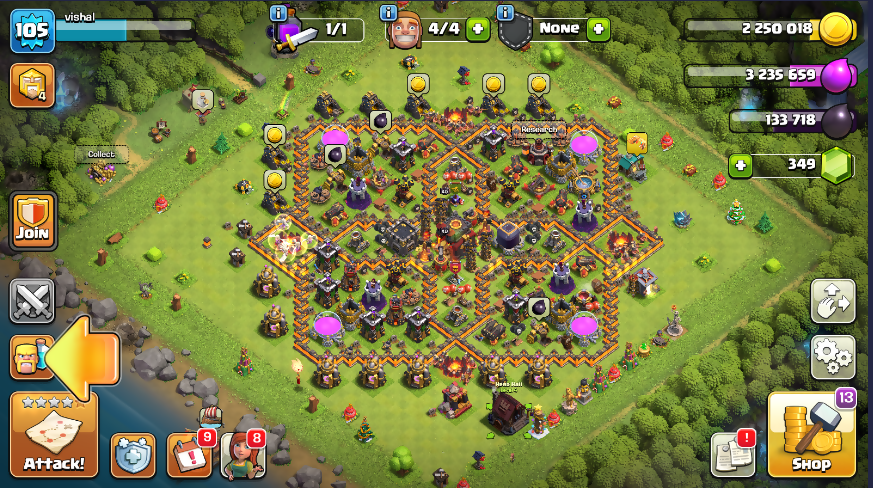Image resolution: width=873 pixels, height=488 pixels.
Task: Open the crossed swords menu
Action: [32, 301]
